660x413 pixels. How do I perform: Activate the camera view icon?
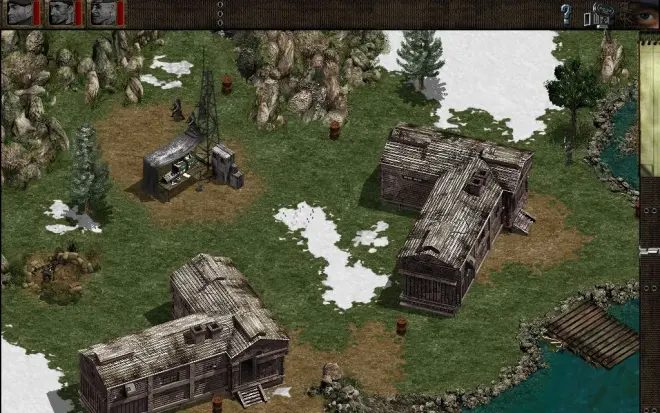coord(602,13)
